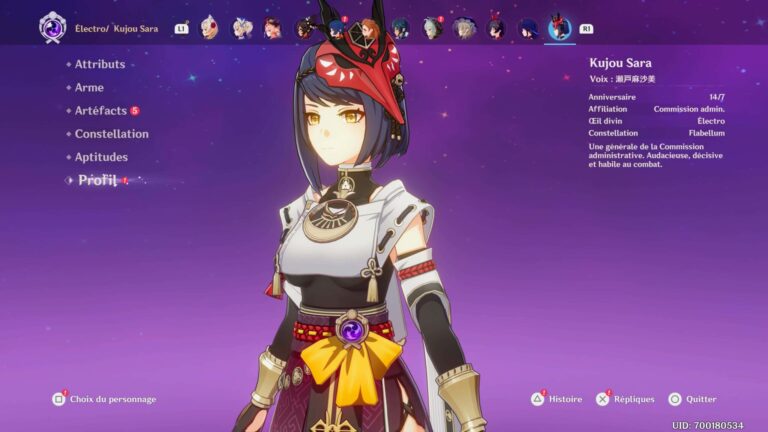Open the Attributs menu entry
Image resolution: width=768 pixels, height=432 pixels.
[100, 64]
